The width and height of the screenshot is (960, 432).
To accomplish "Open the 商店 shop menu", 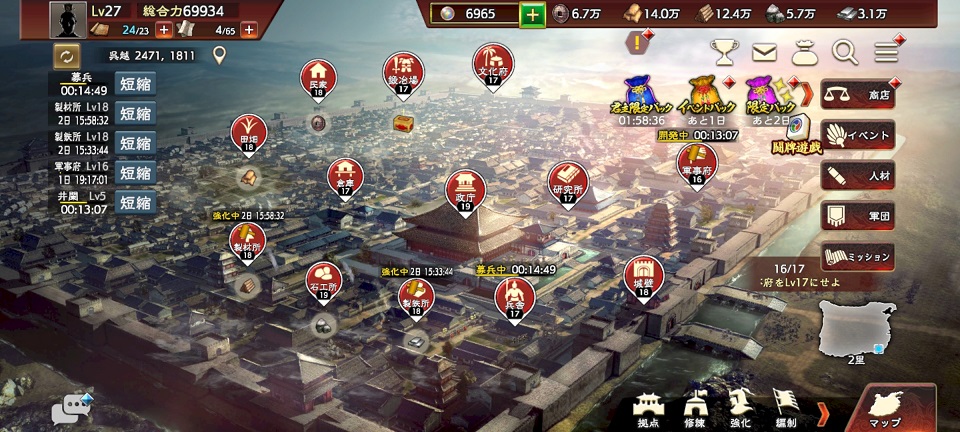I will click(x=857, y=95).
